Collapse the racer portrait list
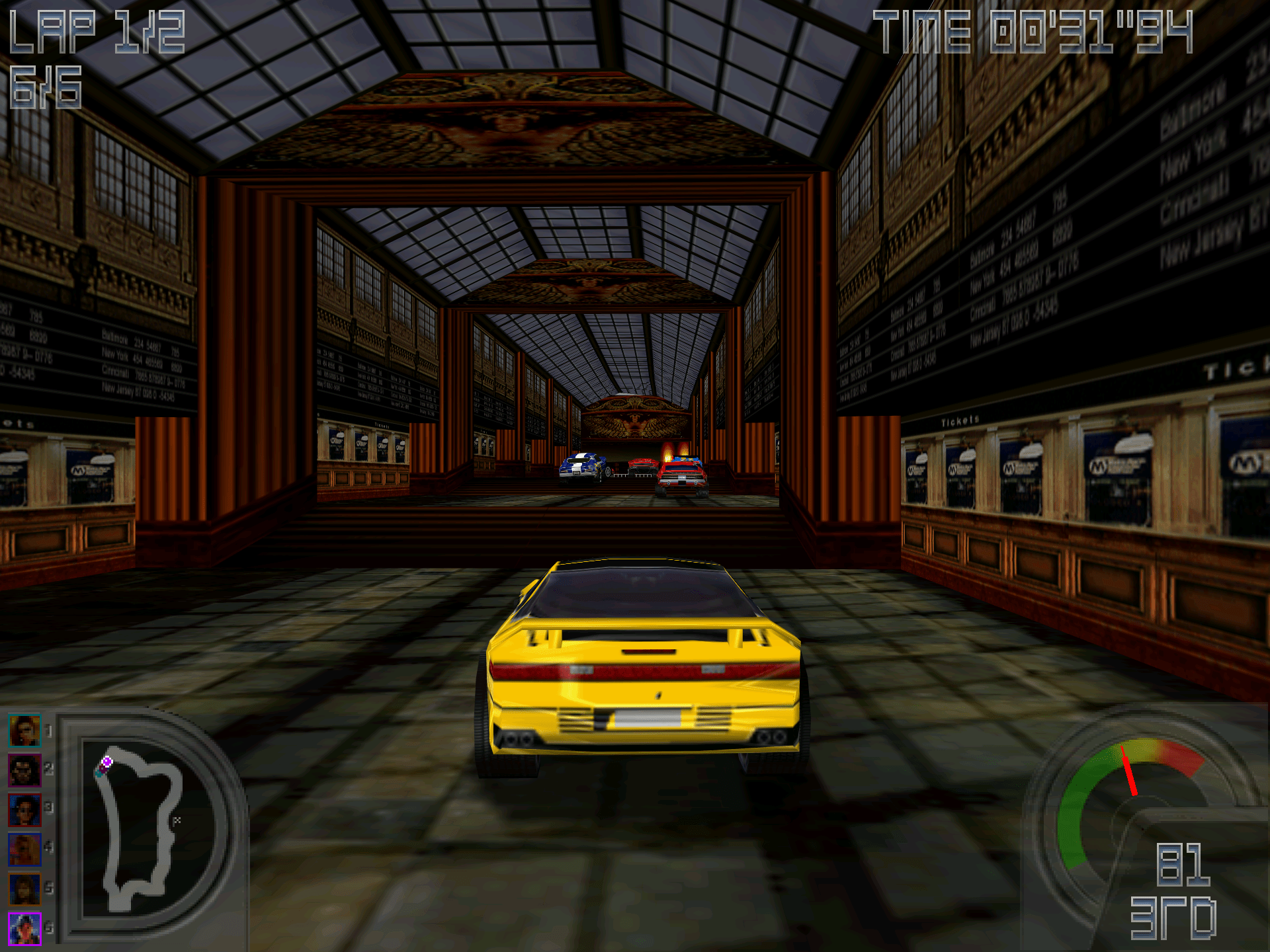Viewport: 1270px width, 952px height. pos(25,826)
